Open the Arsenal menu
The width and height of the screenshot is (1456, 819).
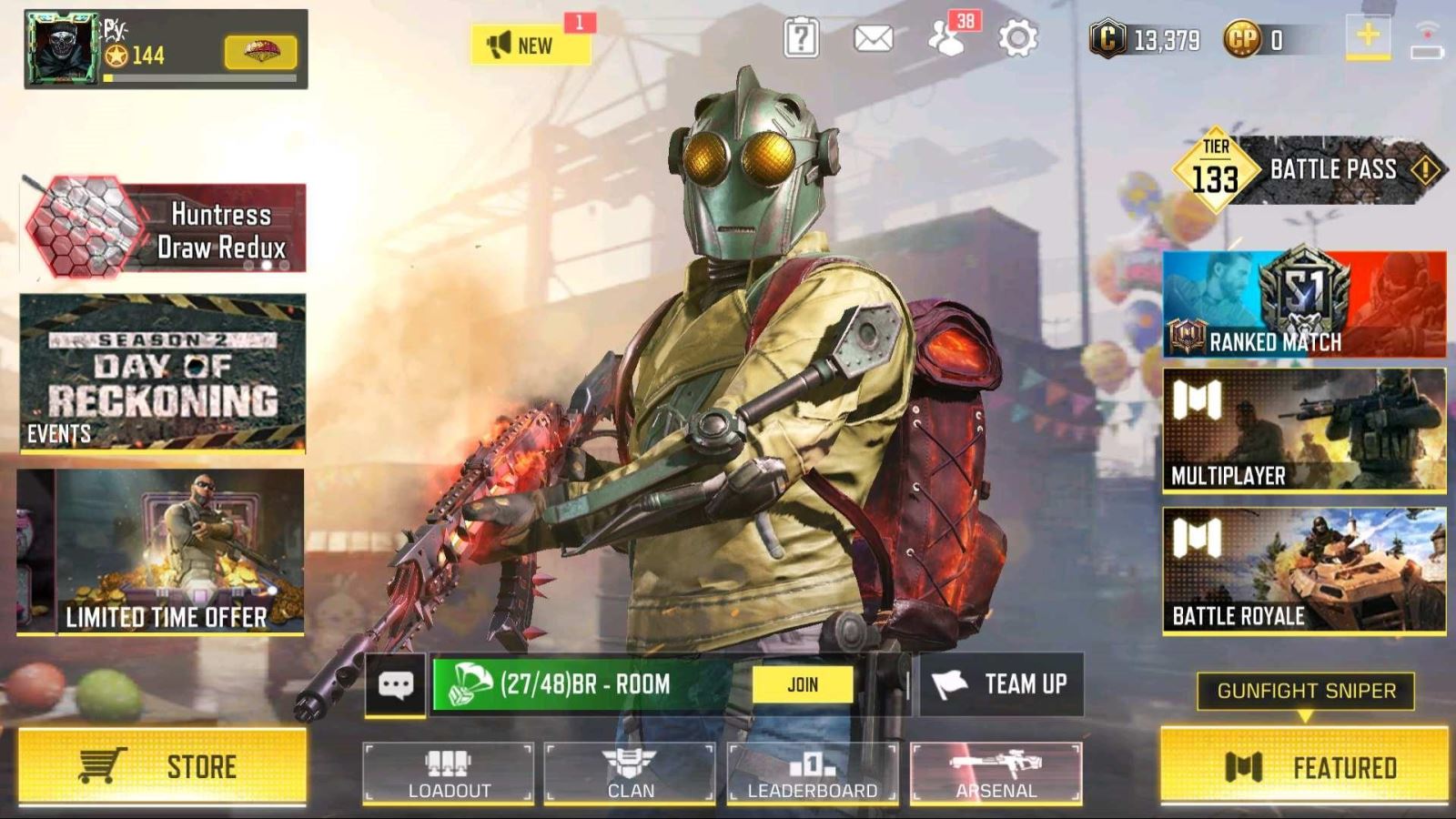pyautogui.click(x=996, y=773)
